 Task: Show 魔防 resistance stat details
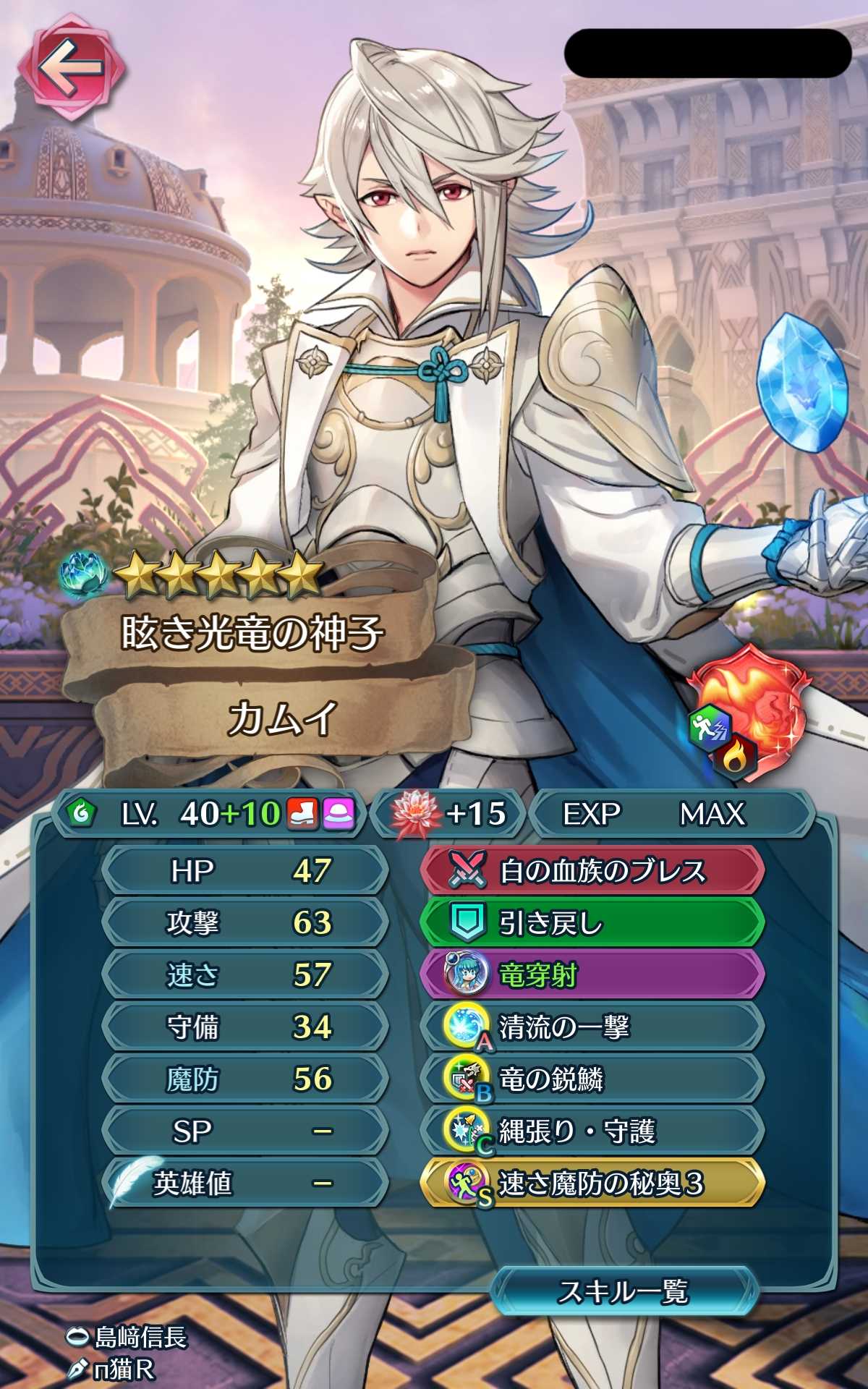(244, 1079)
